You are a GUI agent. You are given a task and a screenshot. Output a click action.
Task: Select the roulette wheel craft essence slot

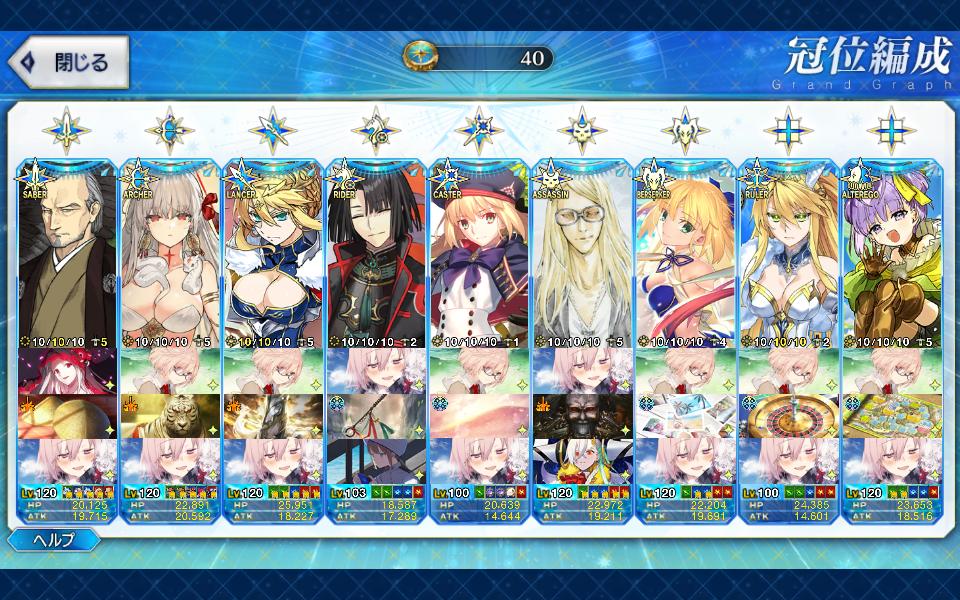pos(788,416)
